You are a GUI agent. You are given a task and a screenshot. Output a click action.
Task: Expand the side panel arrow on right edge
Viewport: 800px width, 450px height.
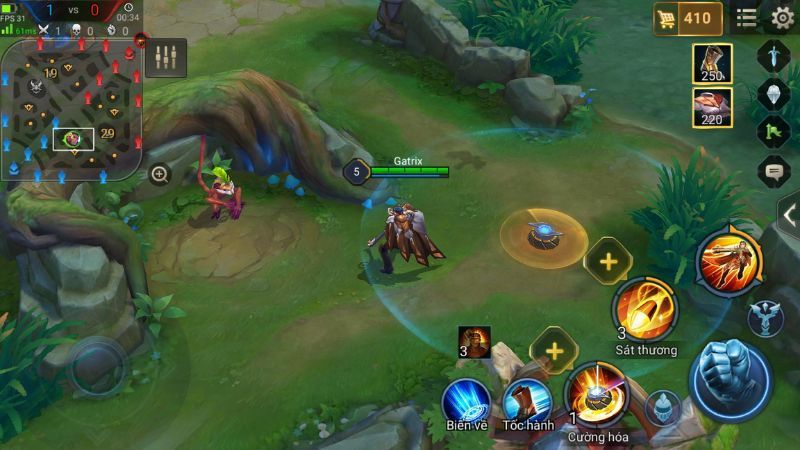[x=789, y=213]
